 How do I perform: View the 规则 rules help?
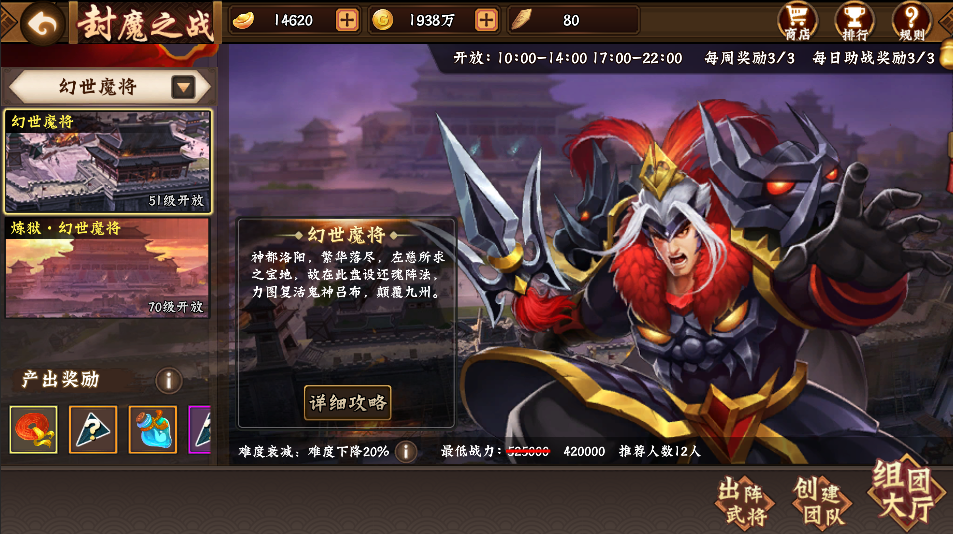[x=911, y=22]
